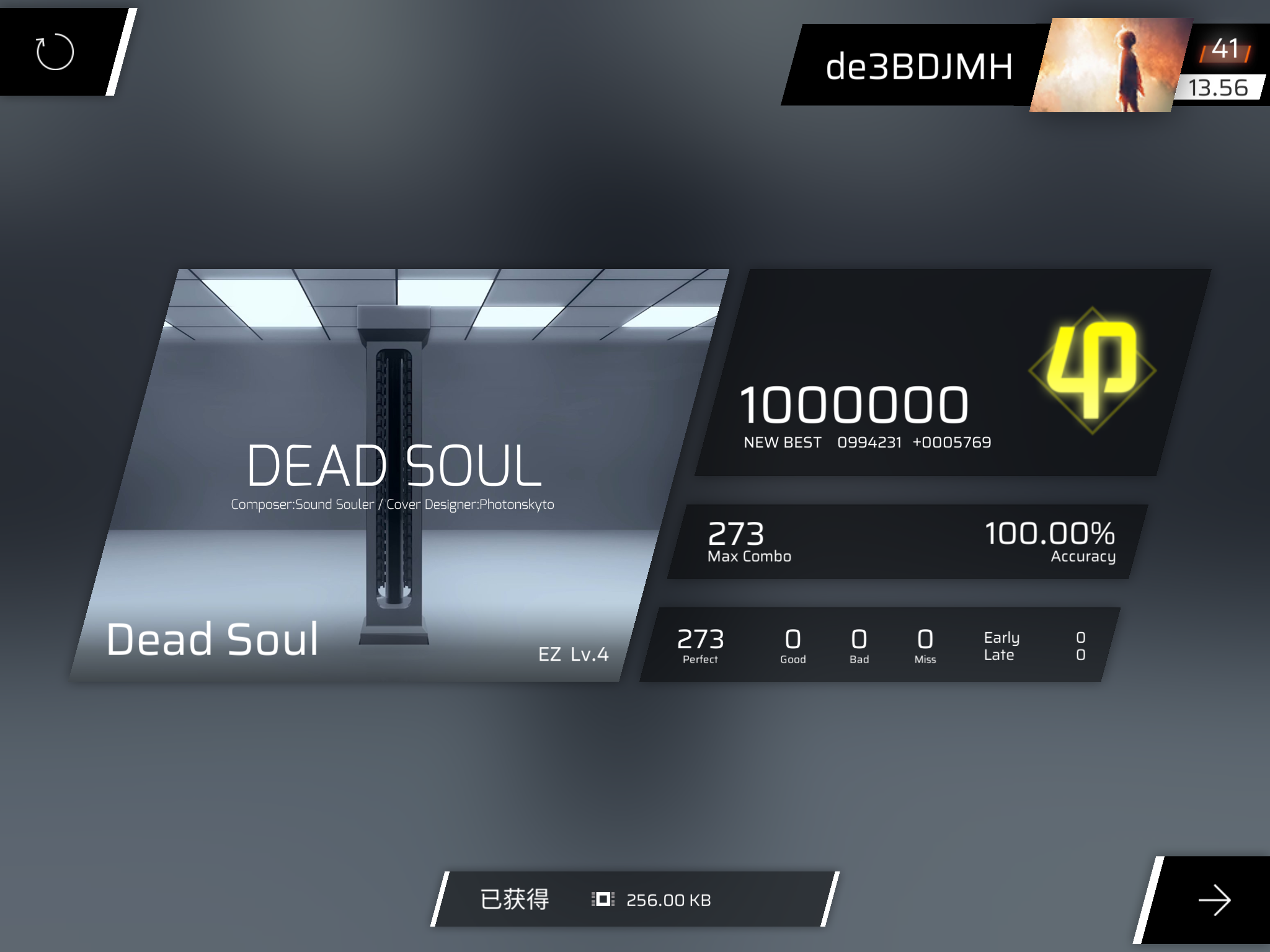Tap the Miss count of zero

925,645
